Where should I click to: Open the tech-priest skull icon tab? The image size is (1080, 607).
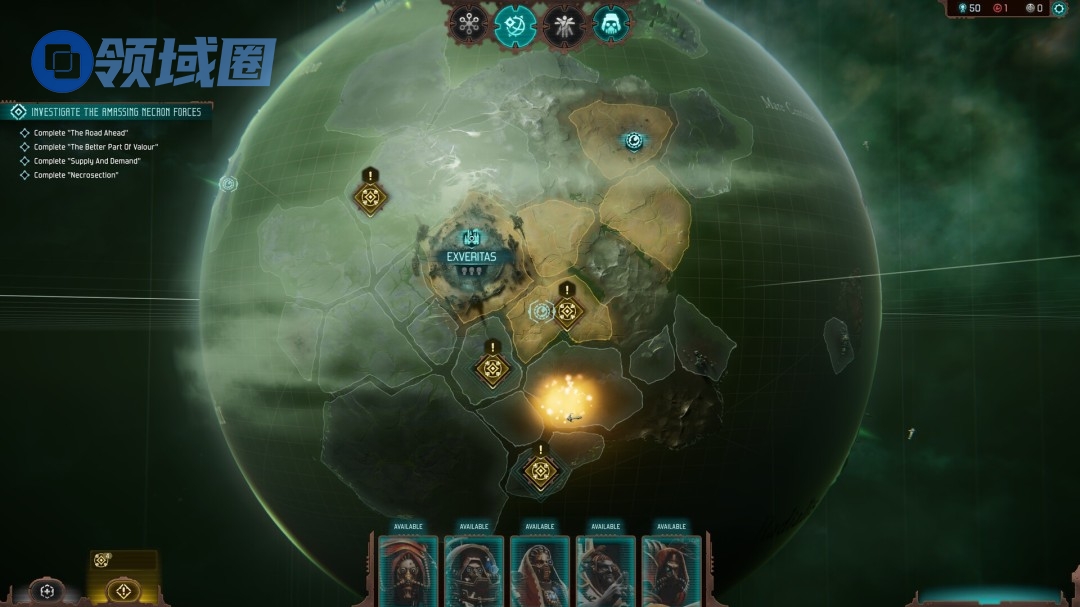click(611, 24)
